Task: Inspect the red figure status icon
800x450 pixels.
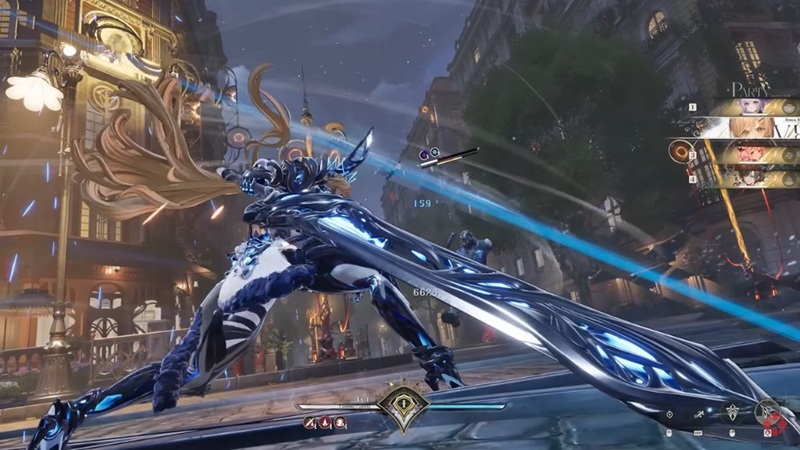Action: pyautogui.click(x=340, y=423)
